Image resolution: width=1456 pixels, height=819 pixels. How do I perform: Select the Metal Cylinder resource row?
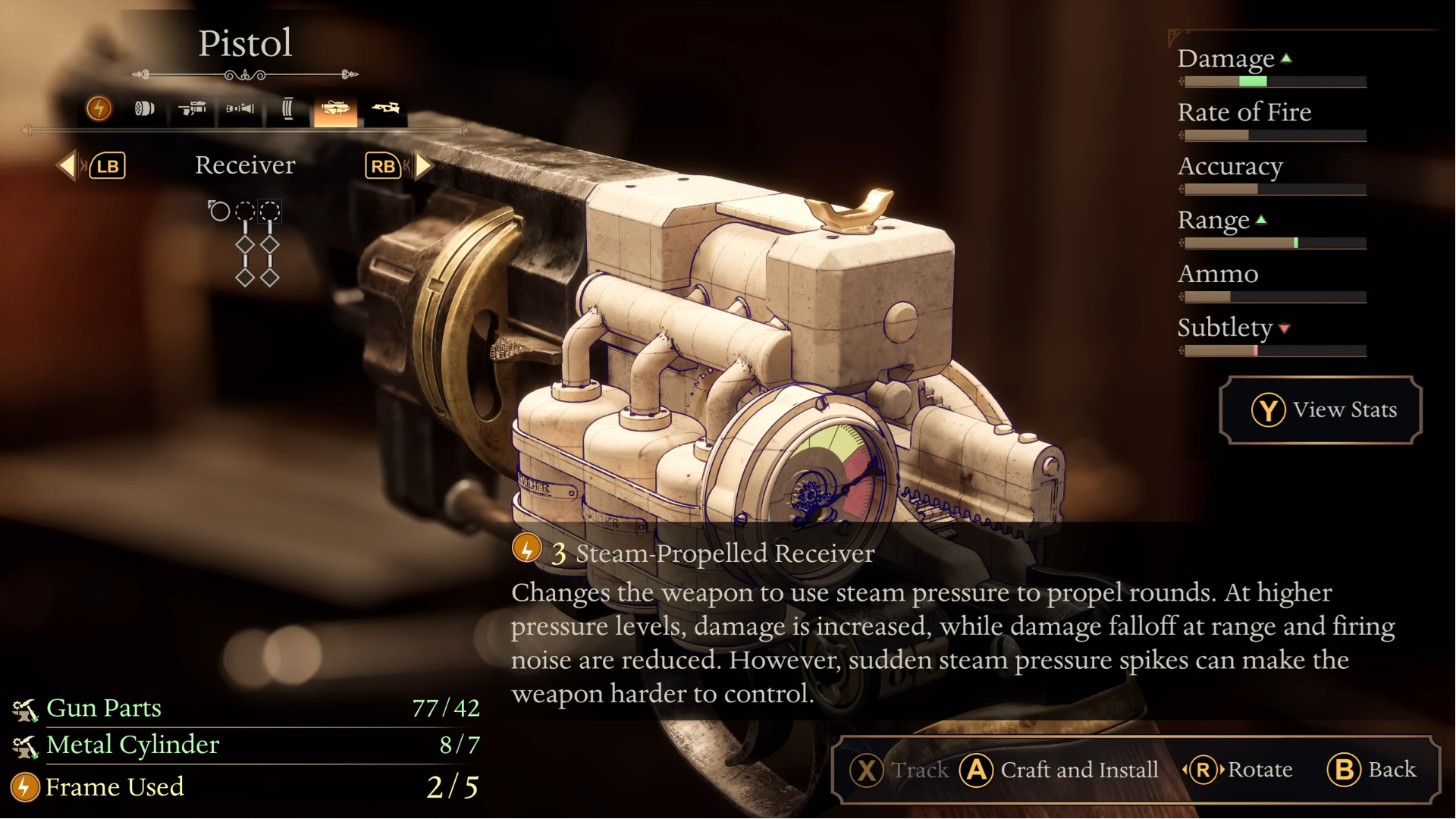tap(132, 745)
